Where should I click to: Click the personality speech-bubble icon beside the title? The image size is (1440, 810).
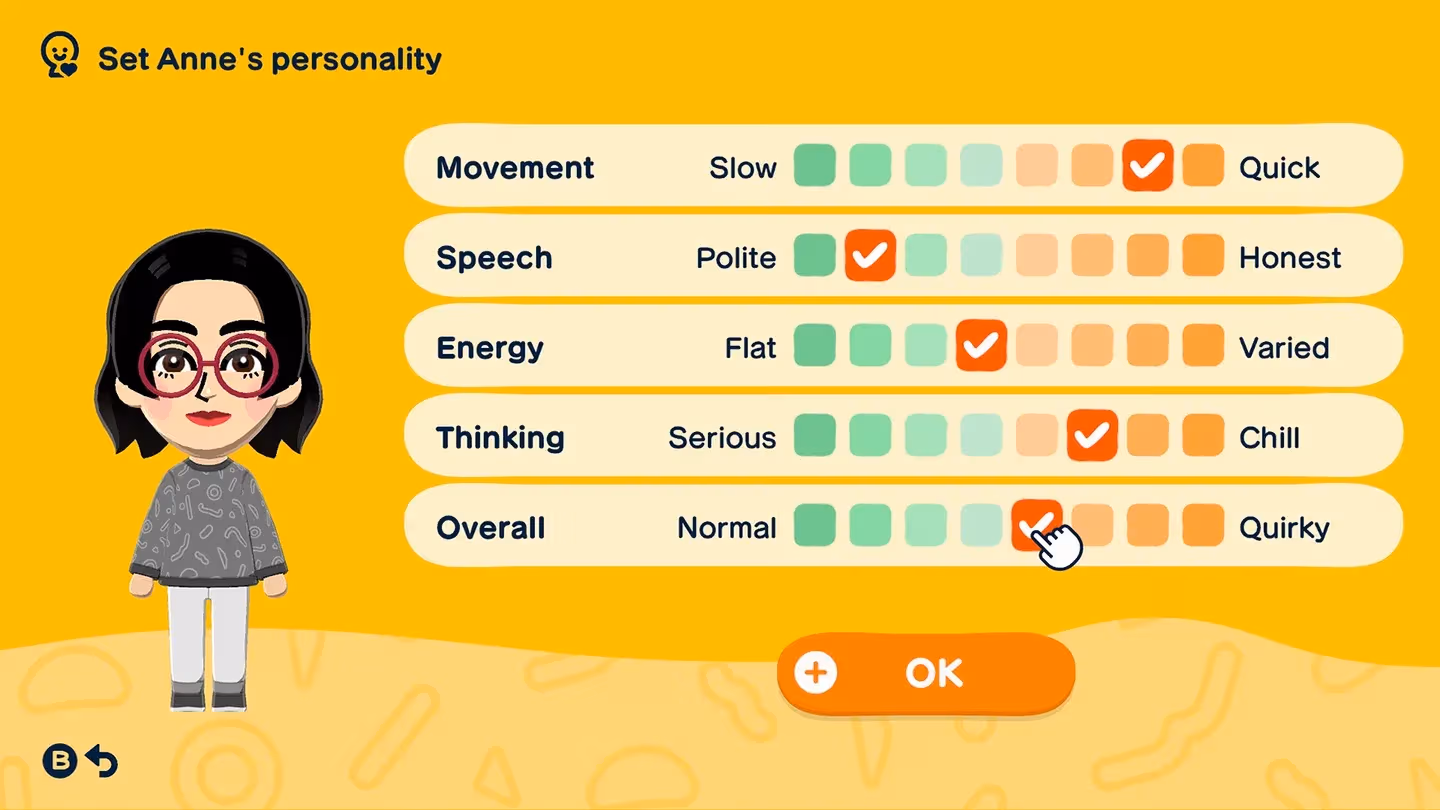click(x=62, y=55)
